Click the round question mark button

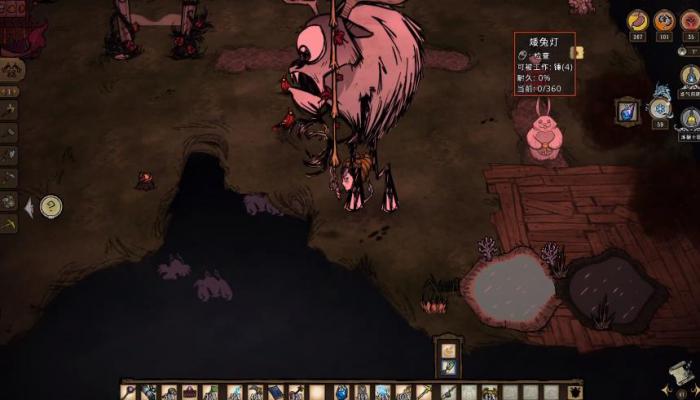pyautogui.click(x=50, y=207)
